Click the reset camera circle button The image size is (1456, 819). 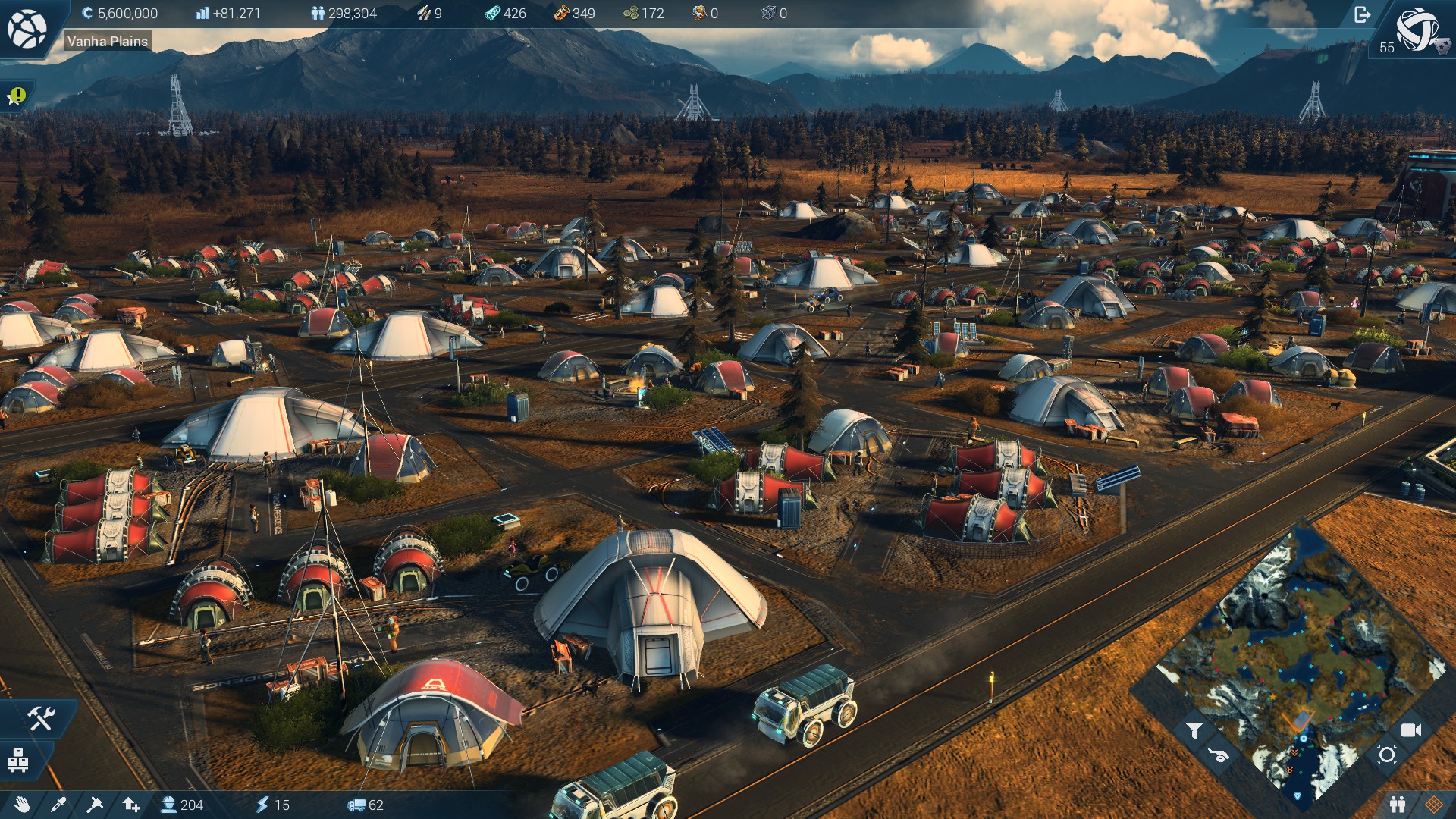[1387, 755]
